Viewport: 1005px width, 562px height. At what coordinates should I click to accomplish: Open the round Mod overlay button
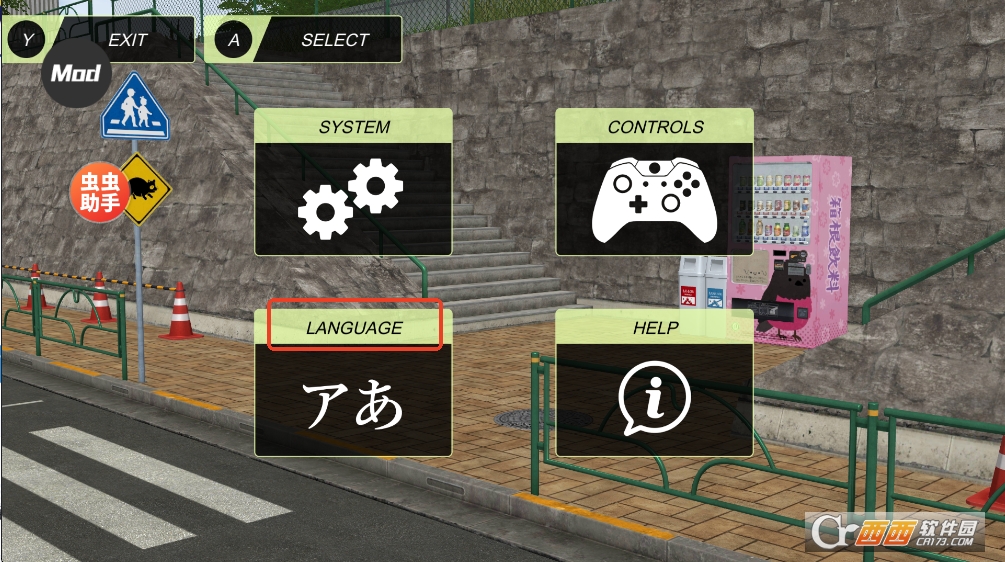pos(76,73)
